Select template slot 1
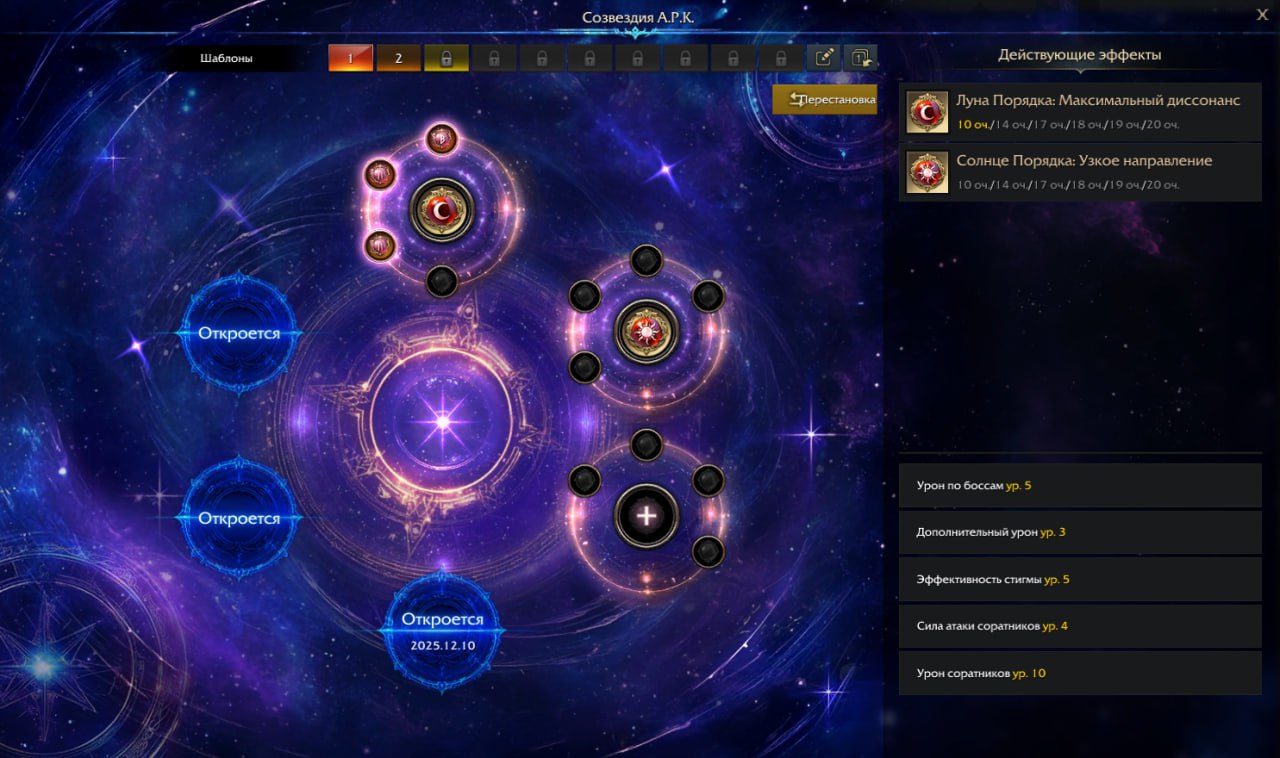 350,58
